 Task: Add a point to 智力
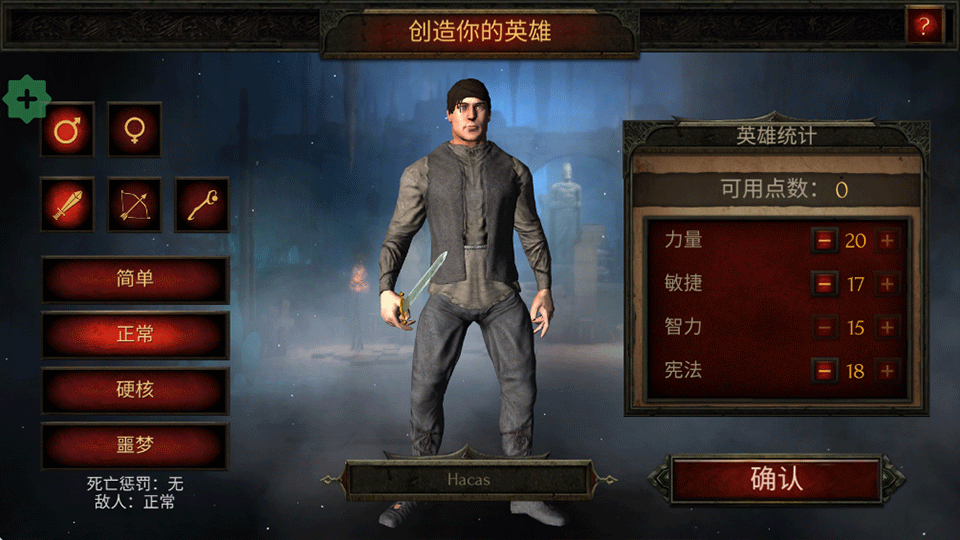pos(887,327)
